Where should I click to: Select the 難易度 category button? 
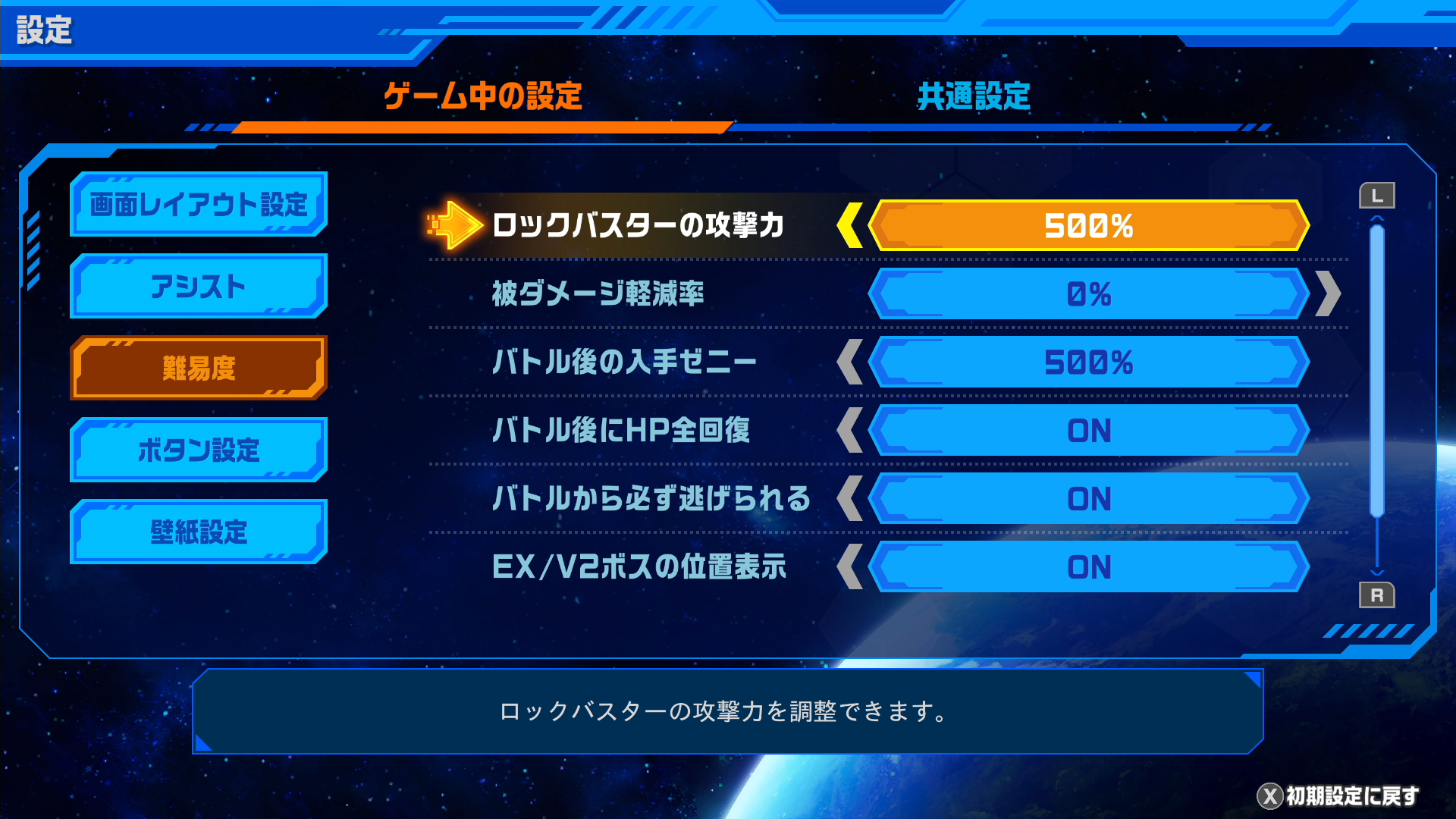[x=199, y=369]
